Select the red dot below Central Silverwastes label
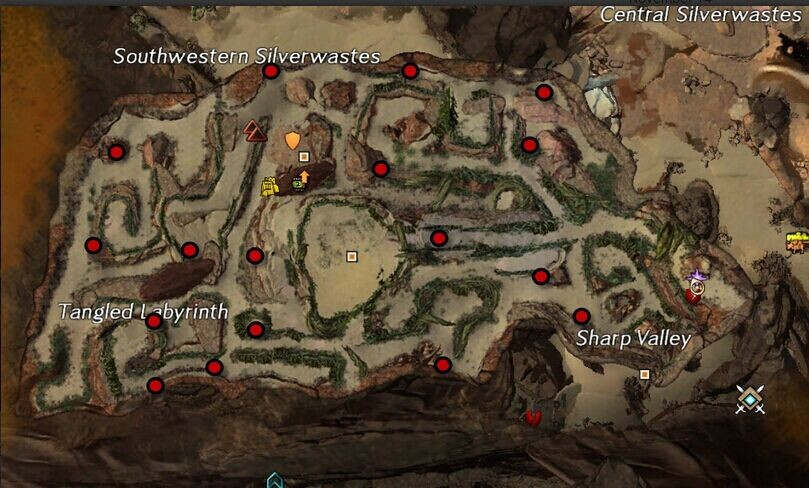 [x=544, y=93]
